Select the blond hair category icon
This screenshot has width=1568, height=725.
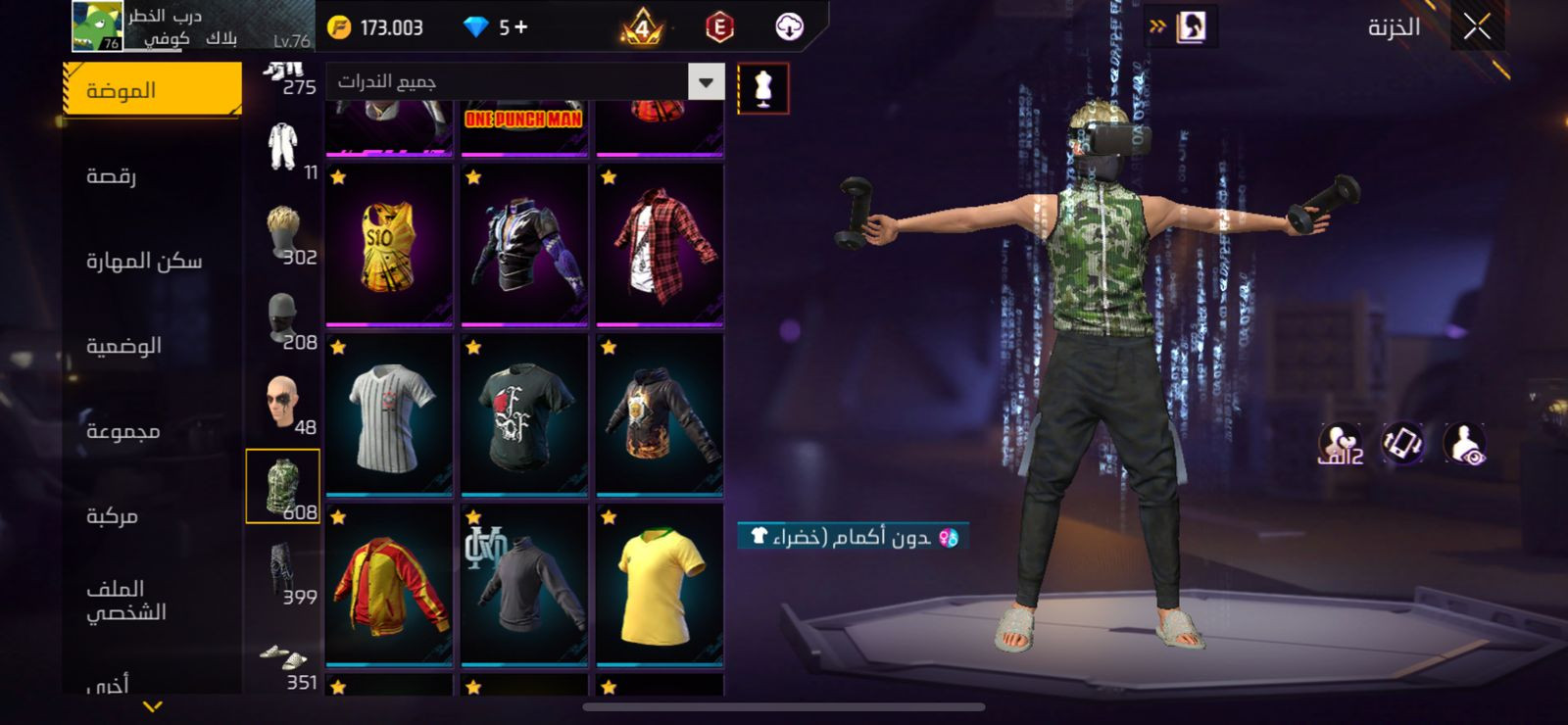283,233
